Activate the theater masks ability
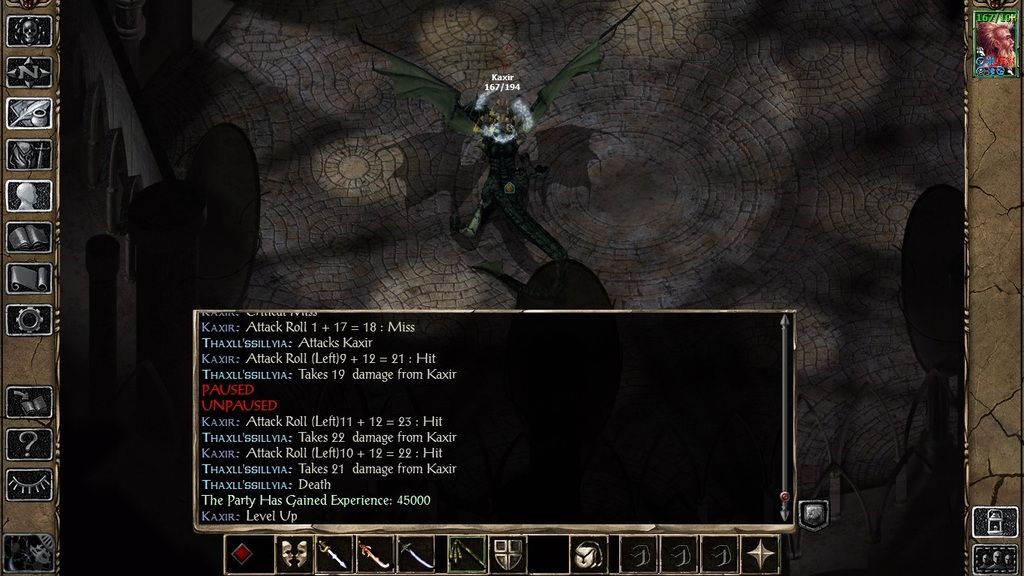 point(291,555)
